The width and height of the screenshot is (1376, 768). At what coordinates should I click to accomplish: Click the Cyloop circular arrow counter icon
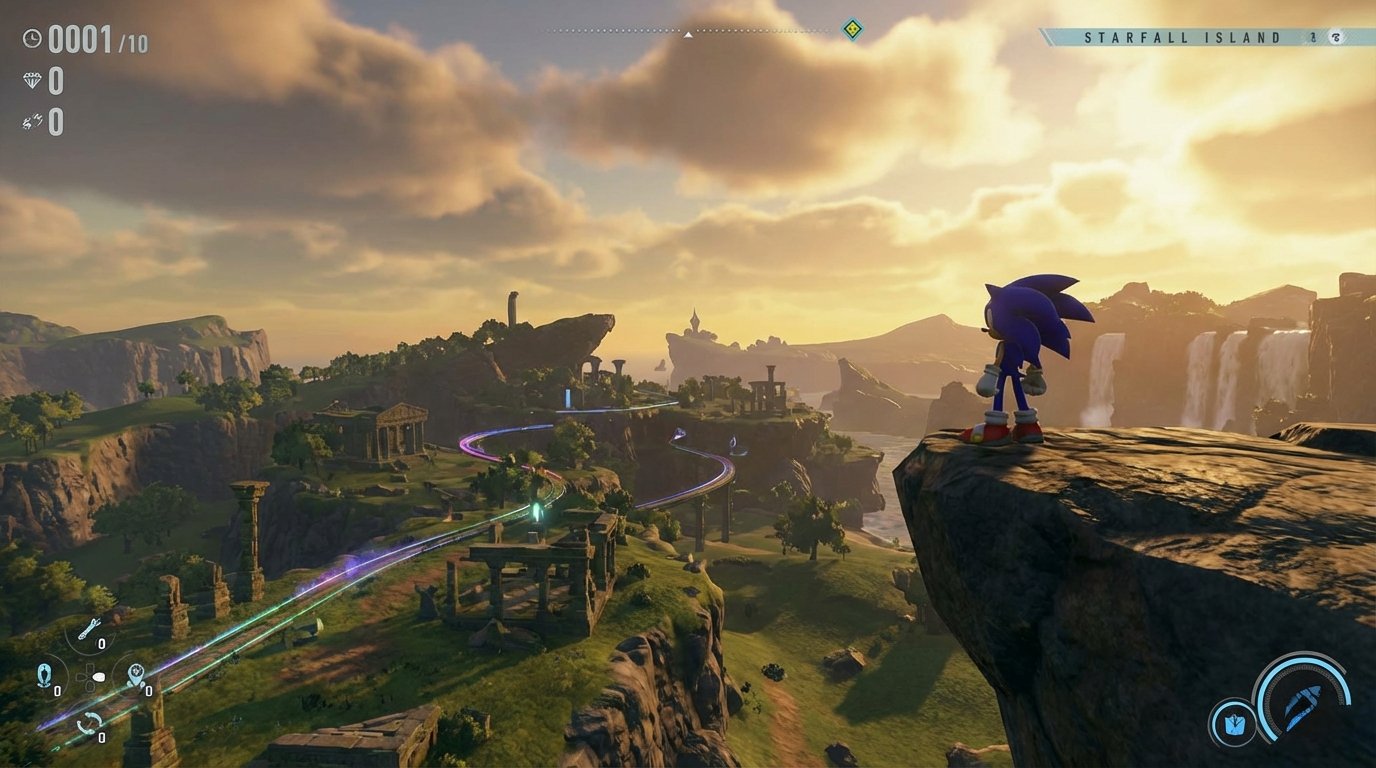tap(90, 722)
